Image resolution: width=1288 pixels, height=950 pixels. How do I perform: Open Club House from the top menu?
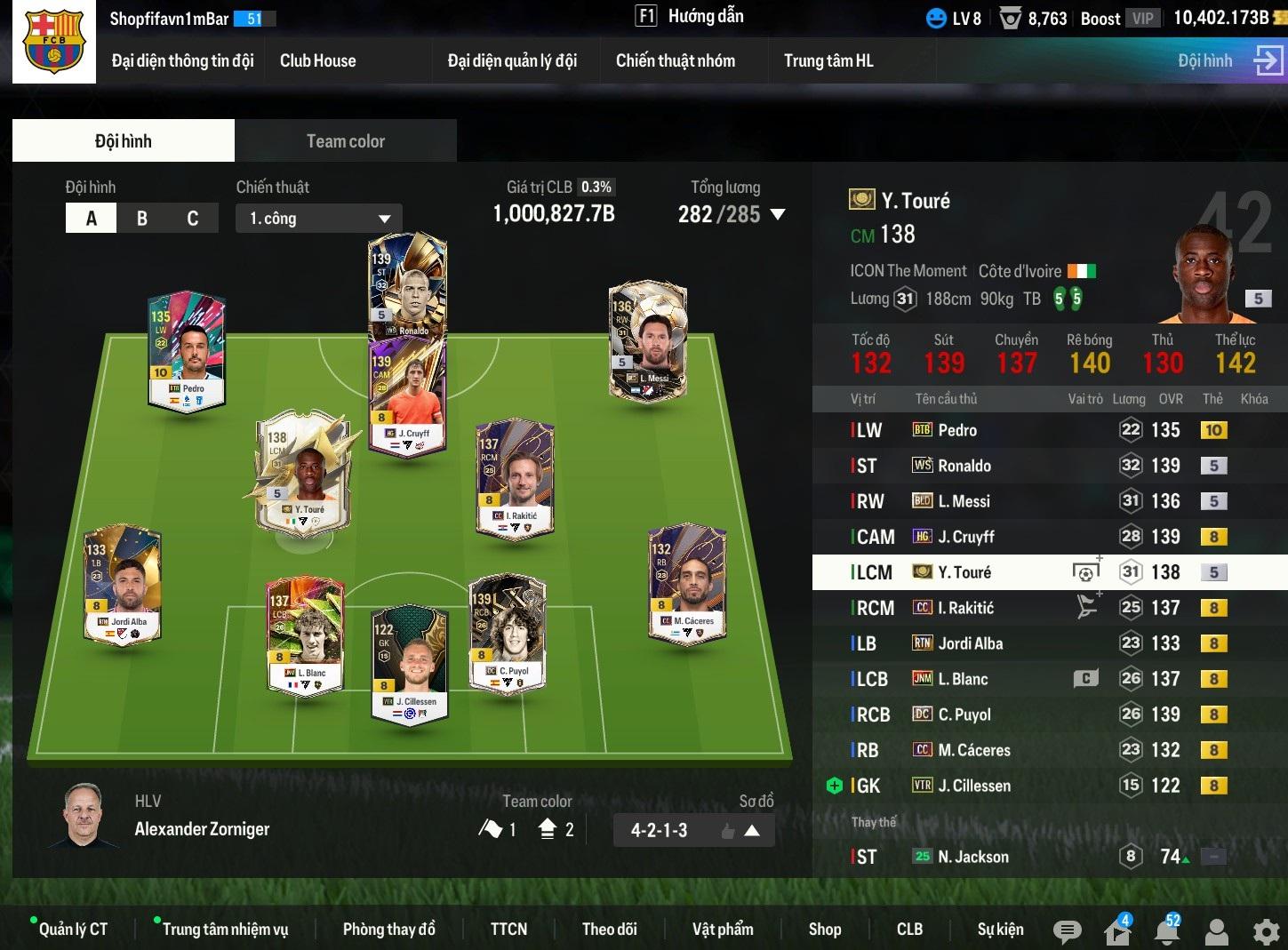(317, 60)
